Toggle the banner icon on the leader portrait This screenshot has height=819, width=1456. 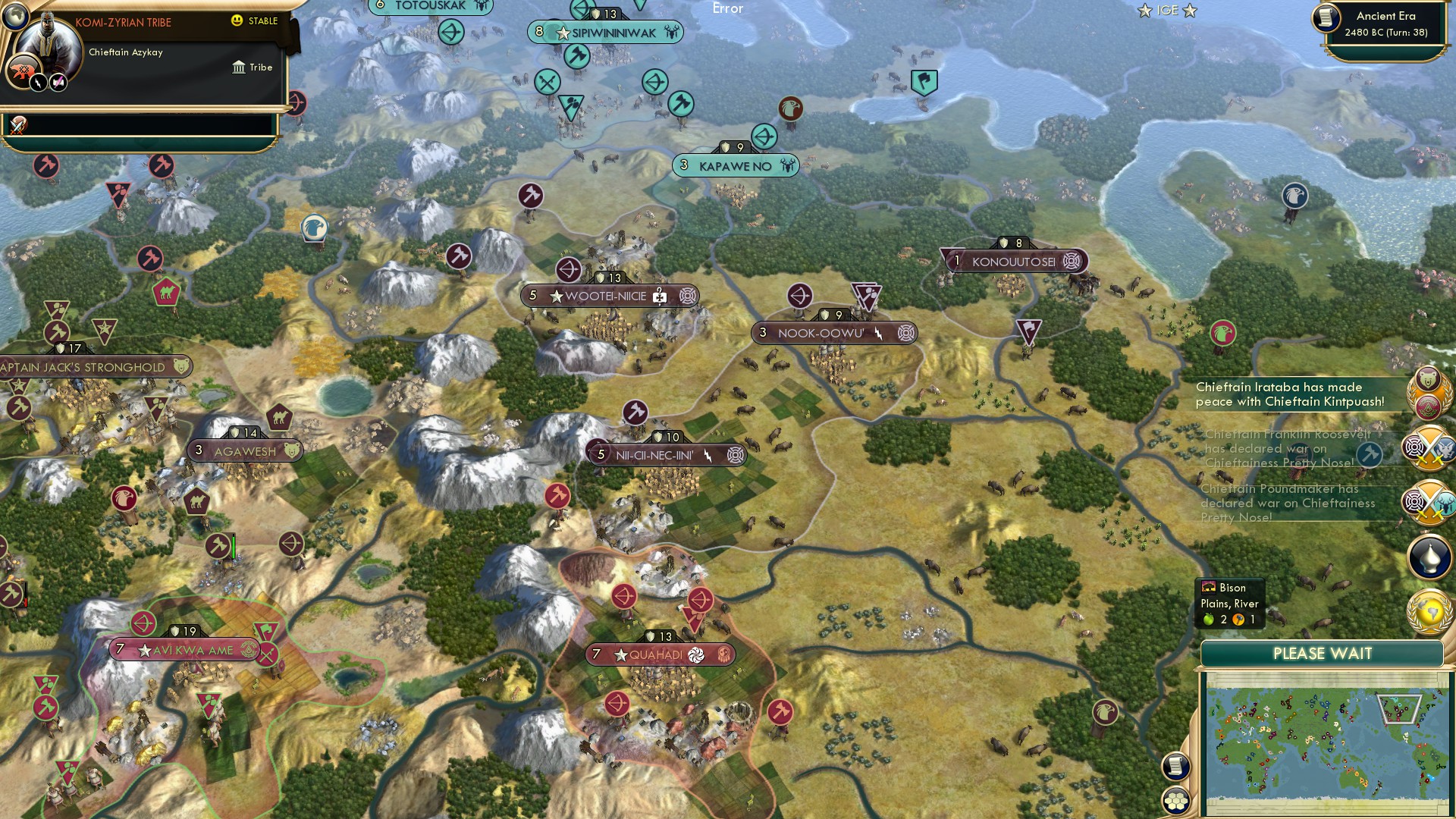(58, 82)
